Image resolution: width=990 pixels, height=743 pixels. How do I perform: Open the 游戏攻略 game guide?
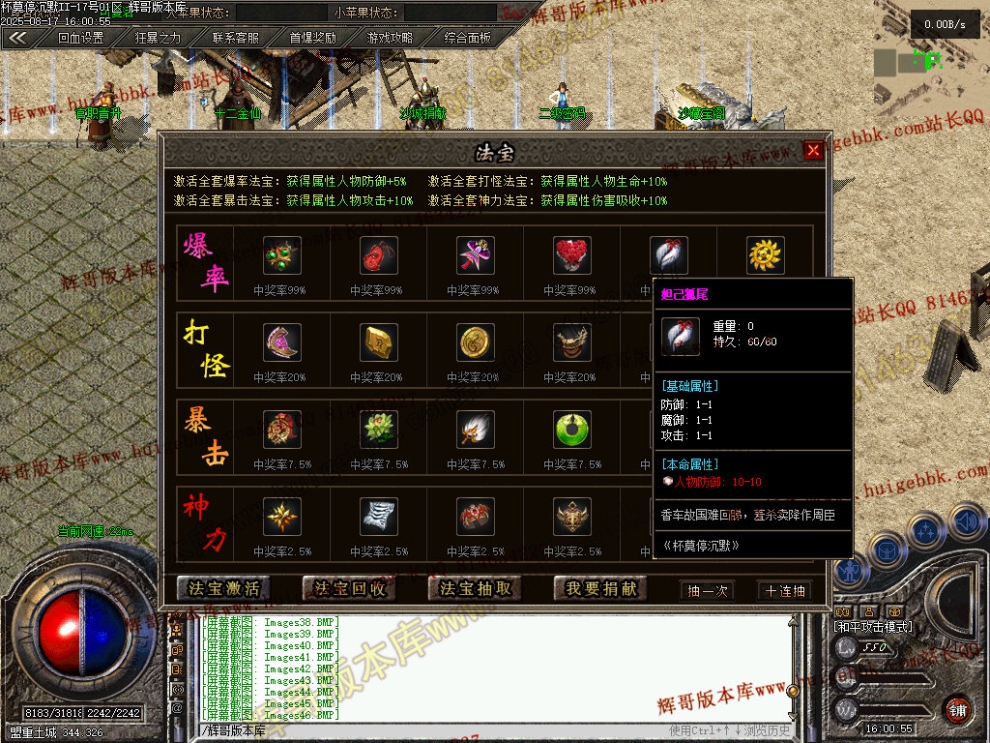click(390, 38)
